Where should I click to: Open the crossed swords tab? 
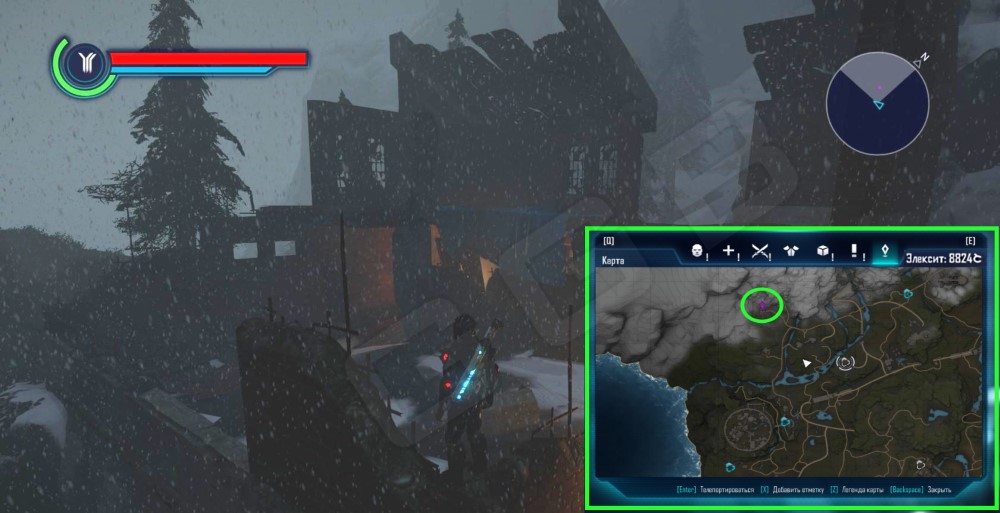(x=759, y=252)
